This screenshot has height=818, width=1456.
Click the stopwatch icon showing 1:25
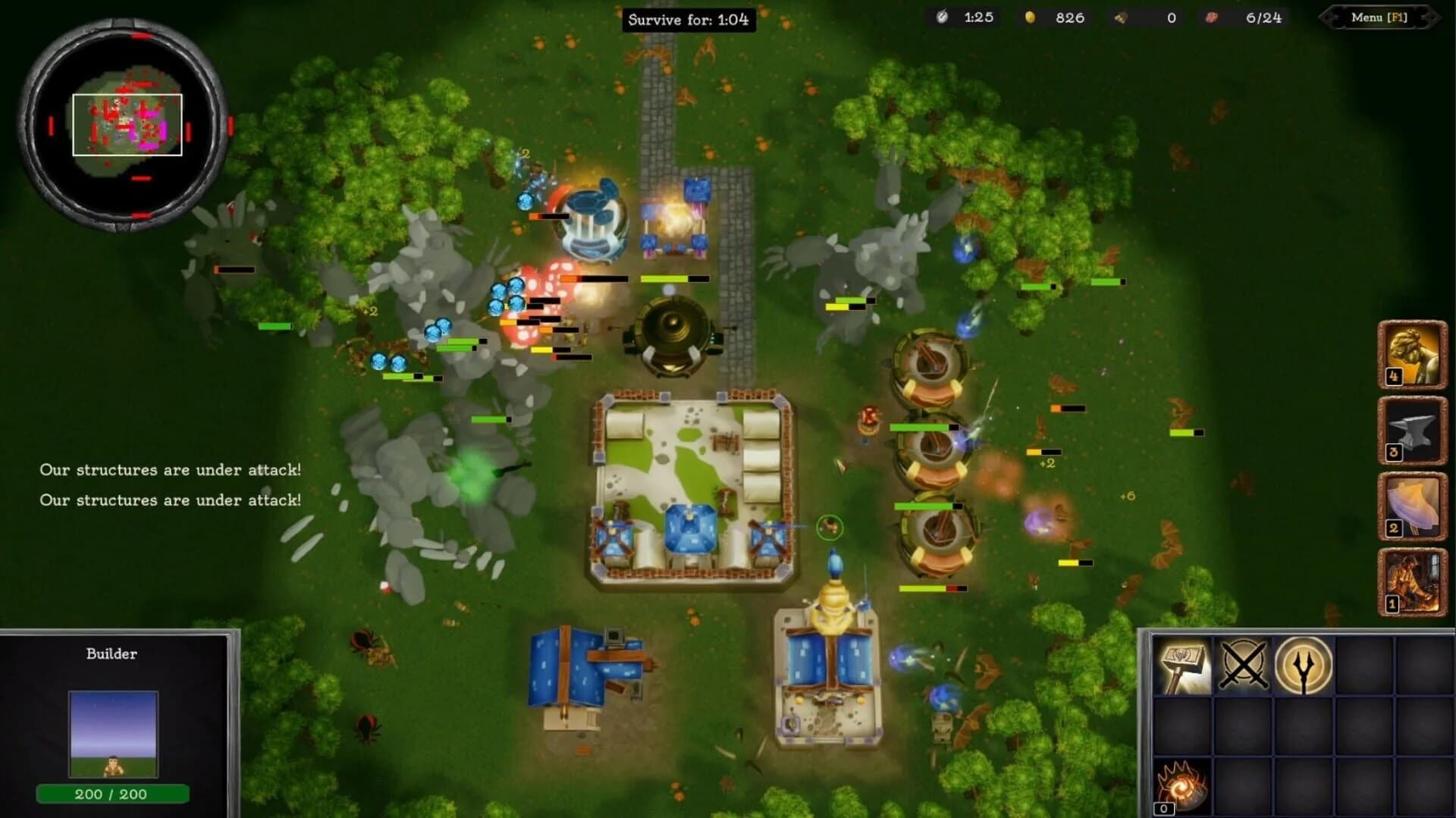[940, 17]
